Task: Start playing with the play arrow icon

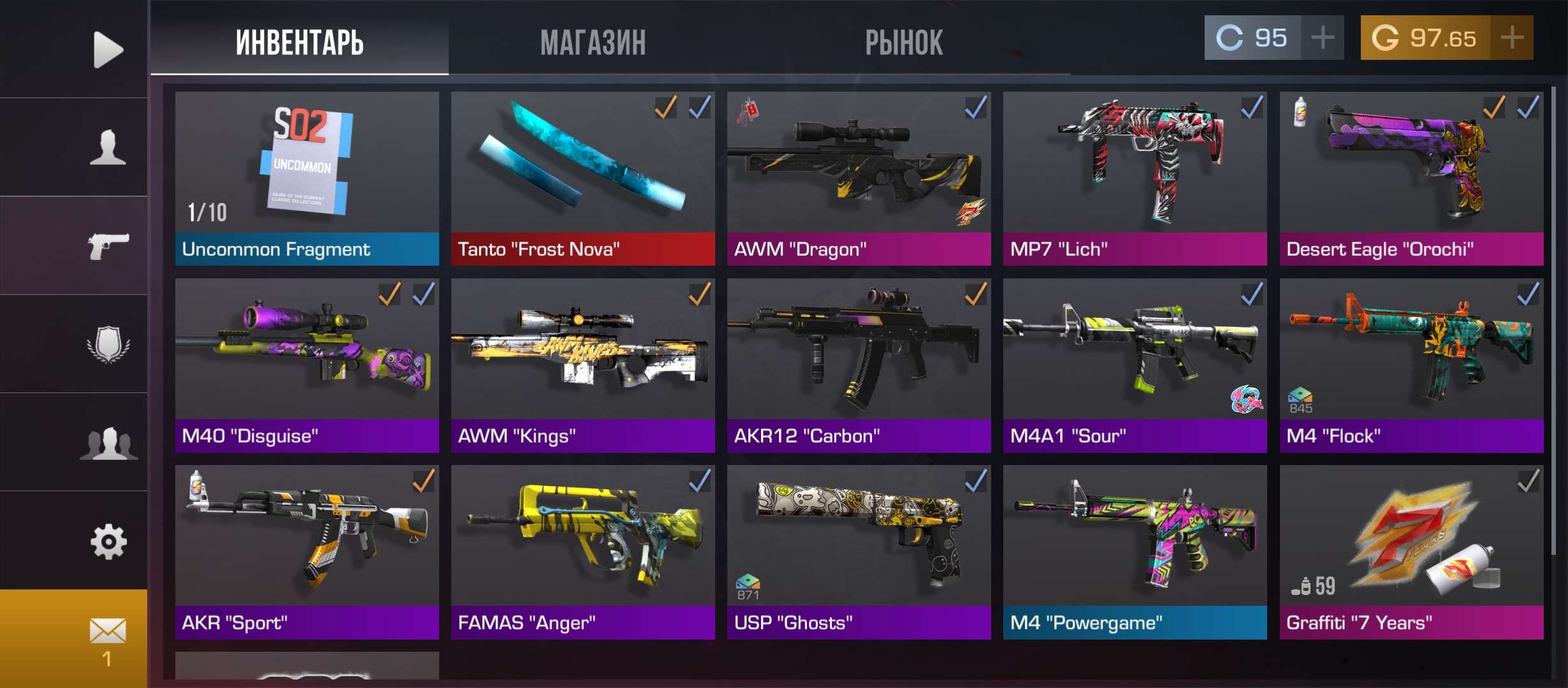Action: (x=107, y=49)
